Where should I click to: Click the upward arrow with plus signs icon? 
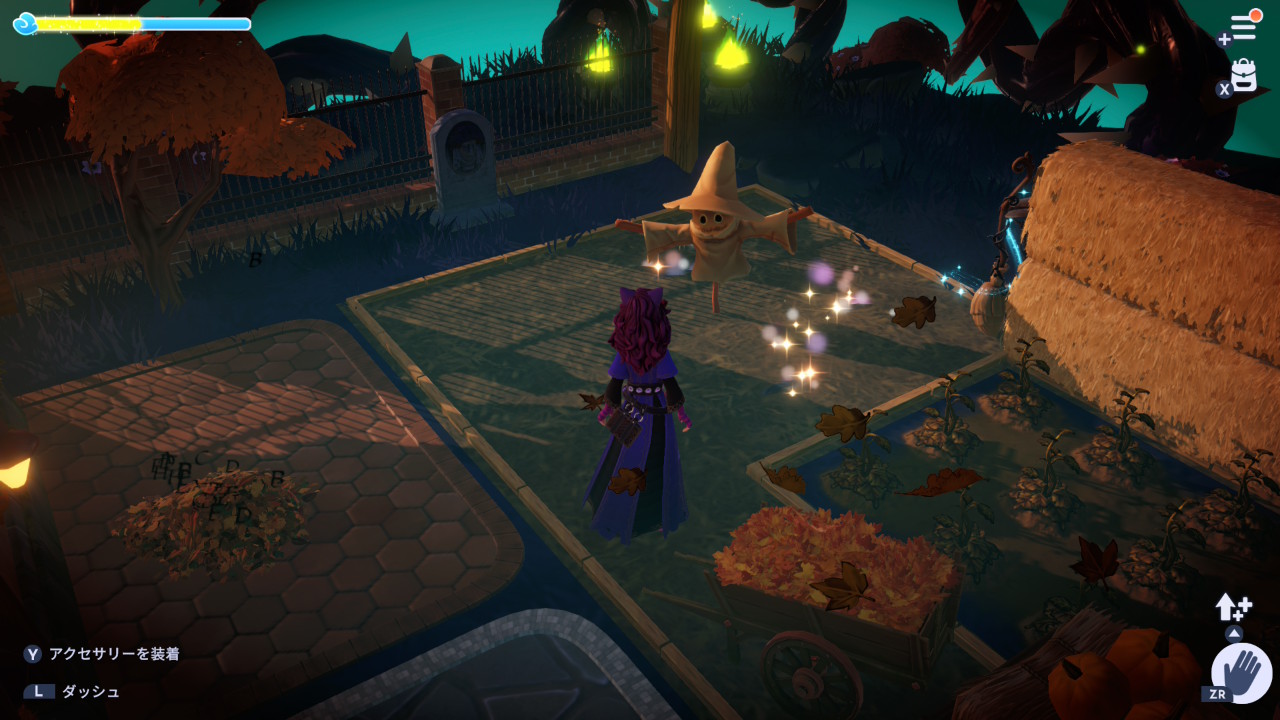[1232, 607]
